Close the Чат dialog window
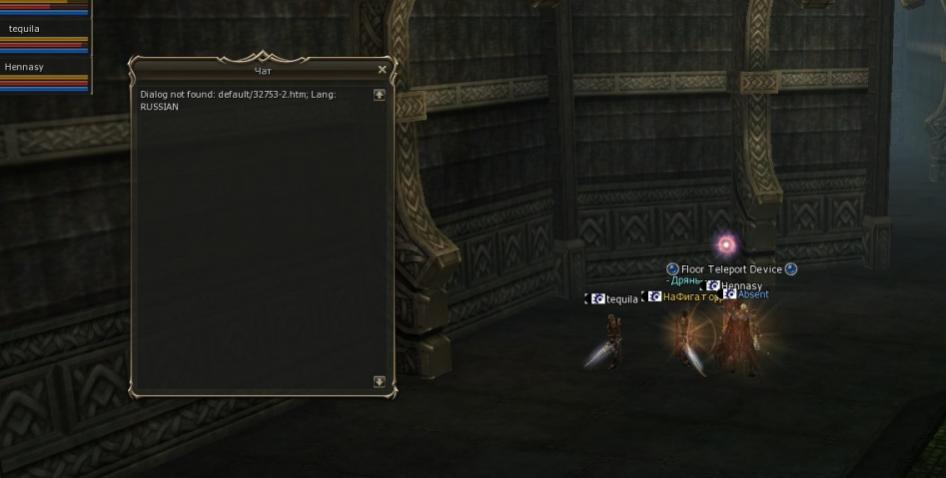 point(382,70)
